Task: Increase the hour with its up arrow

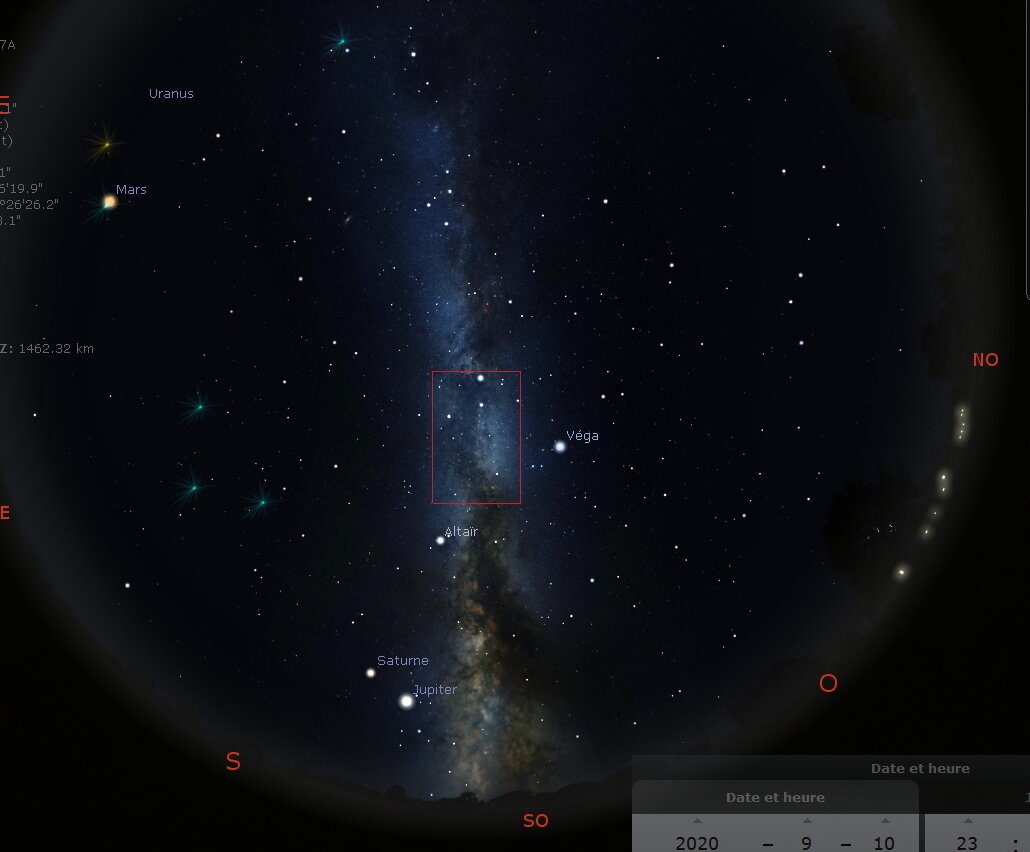Action: click(x=967, y=821)
